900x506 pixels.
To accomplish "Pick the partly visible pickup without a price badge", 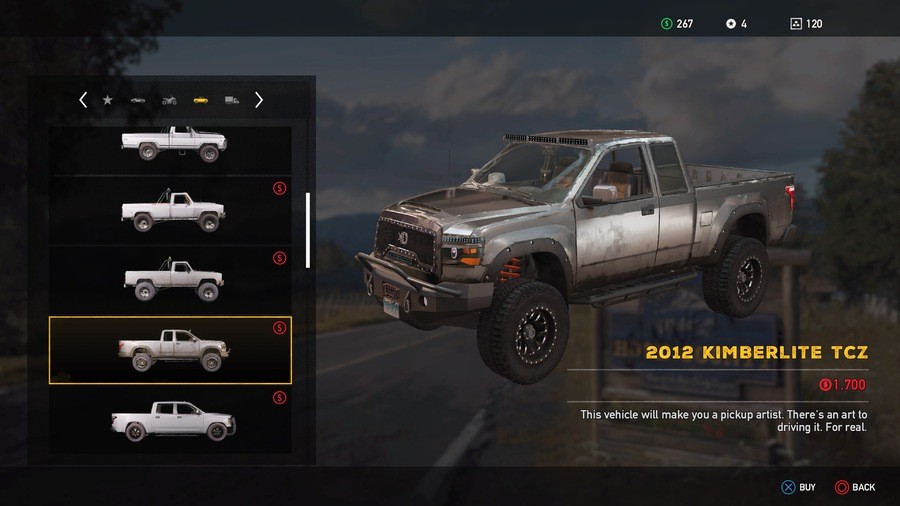I will tap(170, 145).
